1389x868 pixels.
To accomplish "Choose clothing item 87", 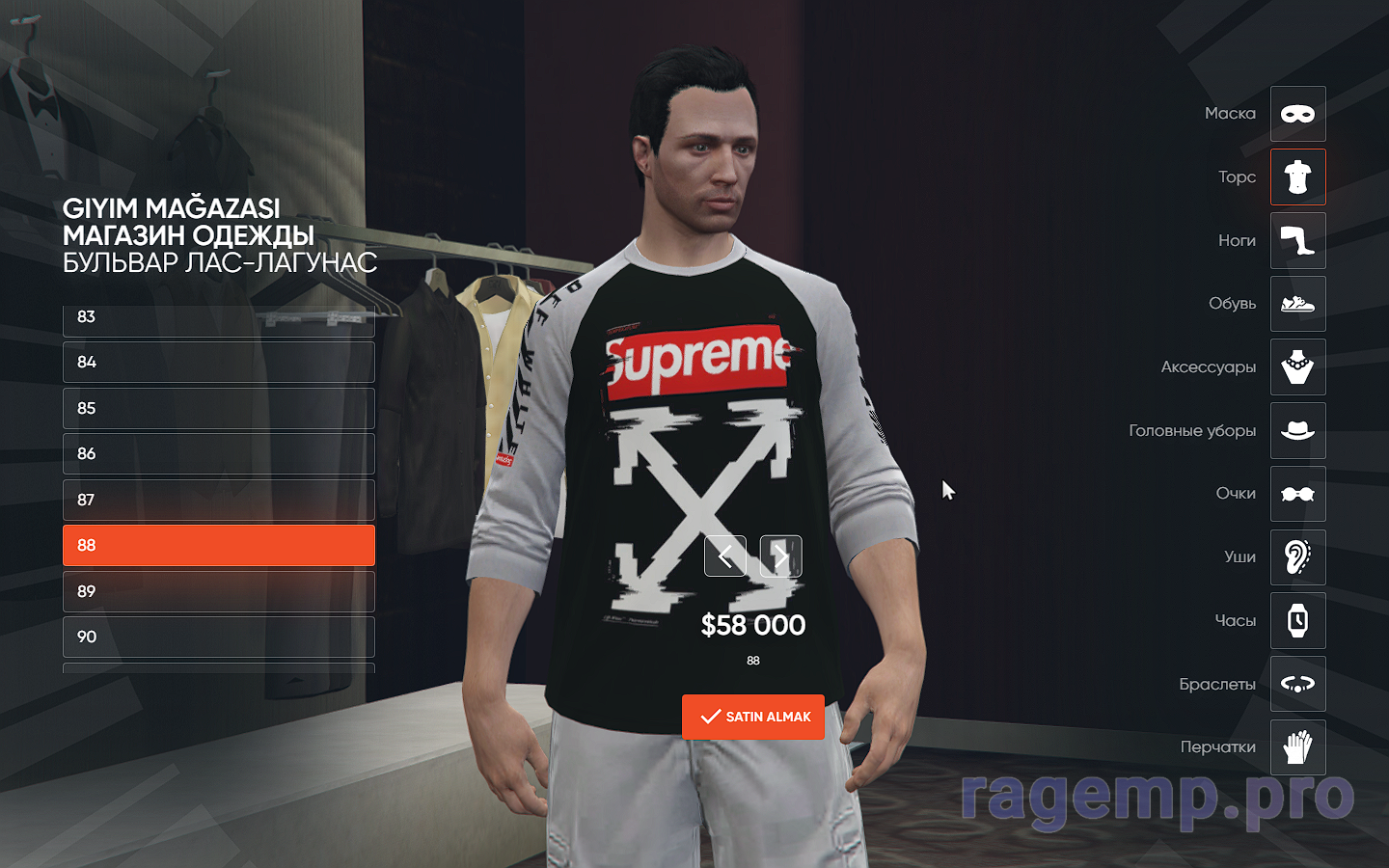I will [218, 500].
